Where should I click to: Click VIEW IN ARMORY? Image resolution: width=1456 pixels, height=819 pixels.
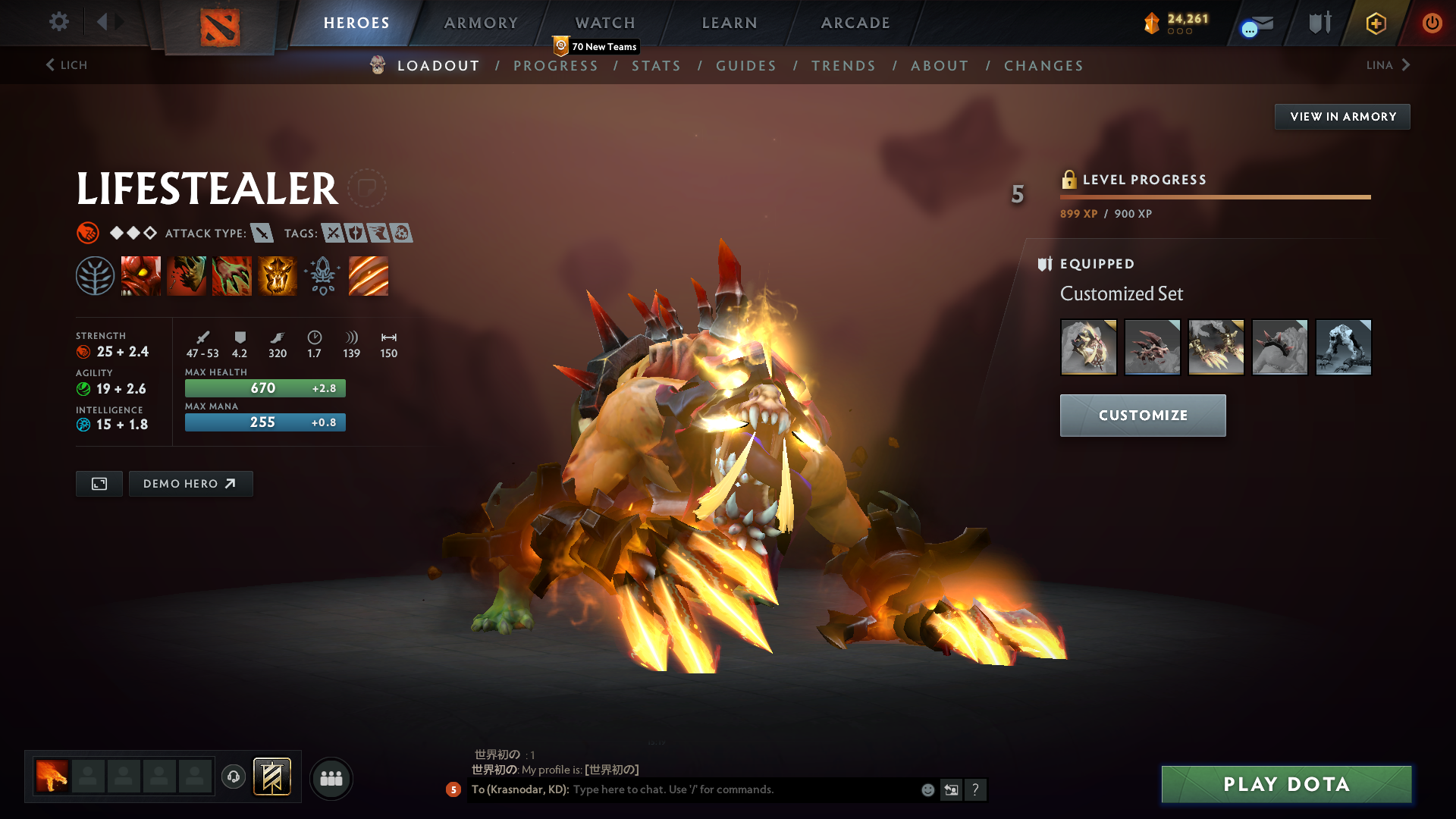pyautogui.click(x=1342, y=116)
